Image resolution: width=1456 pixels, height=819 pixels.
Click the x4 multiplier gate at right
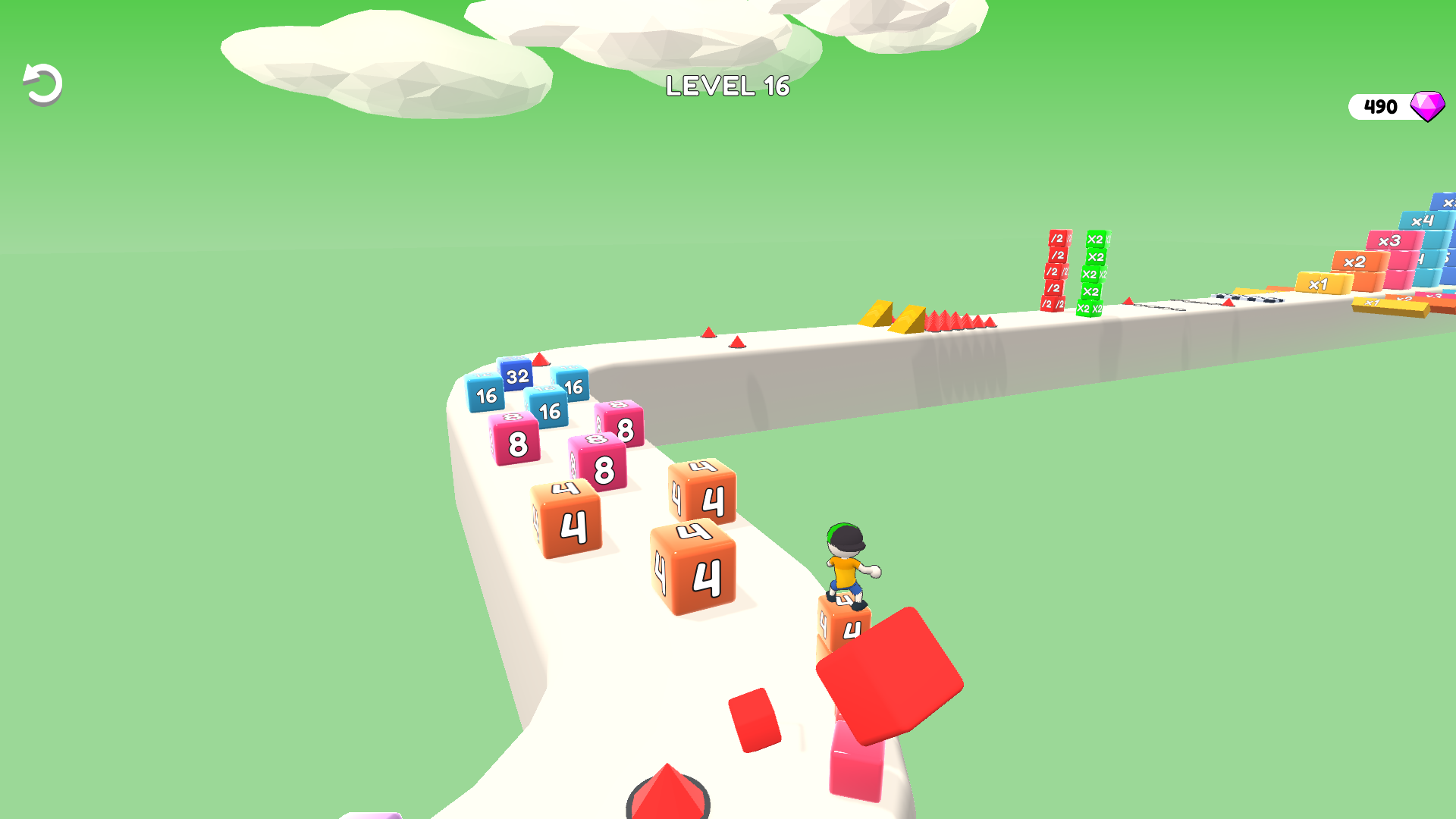1424,221
